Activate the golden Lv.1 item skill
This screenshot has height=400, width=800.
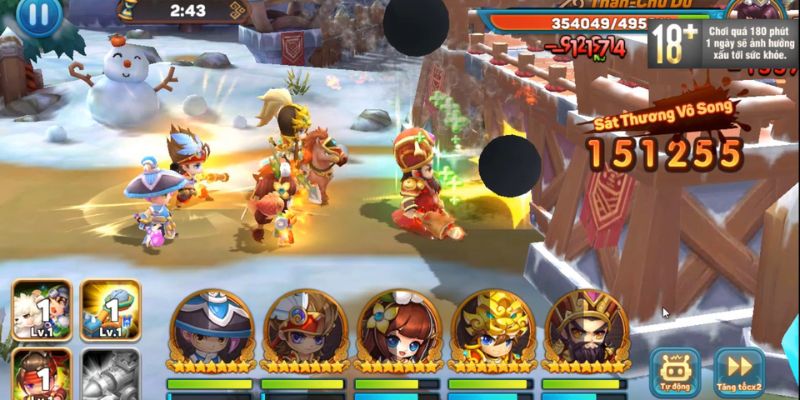point(109,310)
